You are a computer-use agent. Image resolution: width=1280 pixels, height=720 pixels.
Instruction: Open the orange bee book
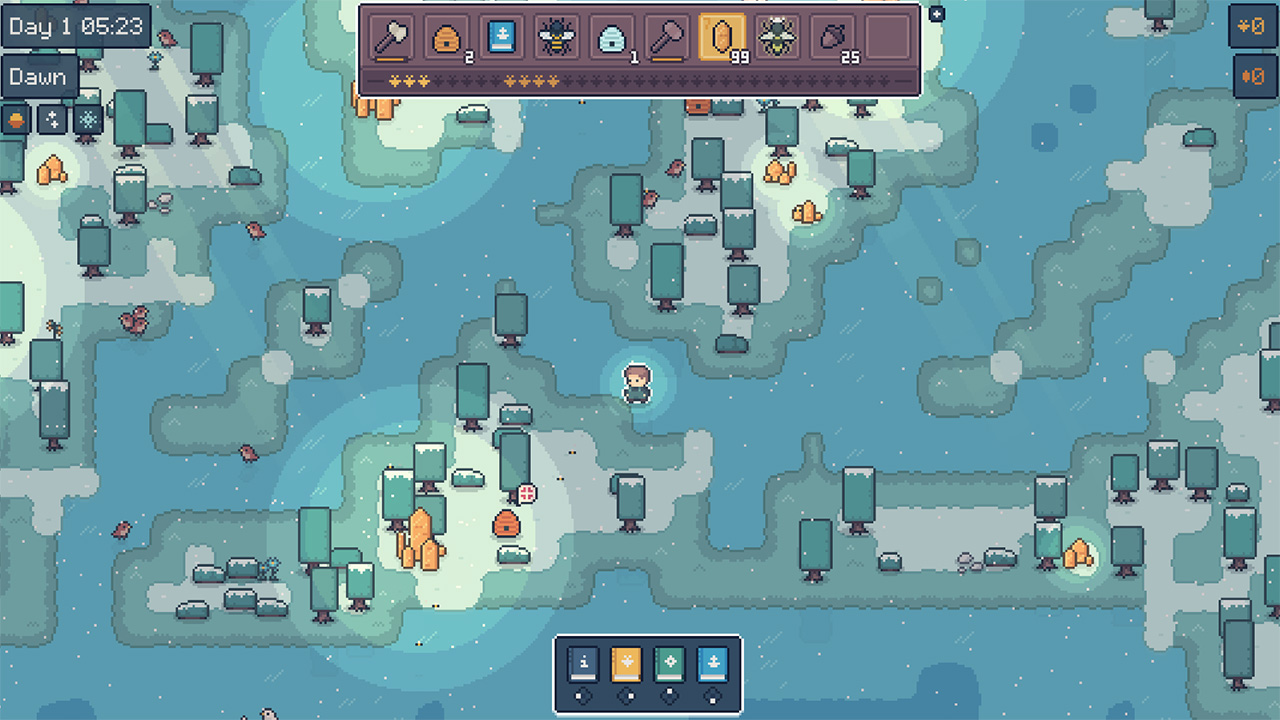point(626,663)
